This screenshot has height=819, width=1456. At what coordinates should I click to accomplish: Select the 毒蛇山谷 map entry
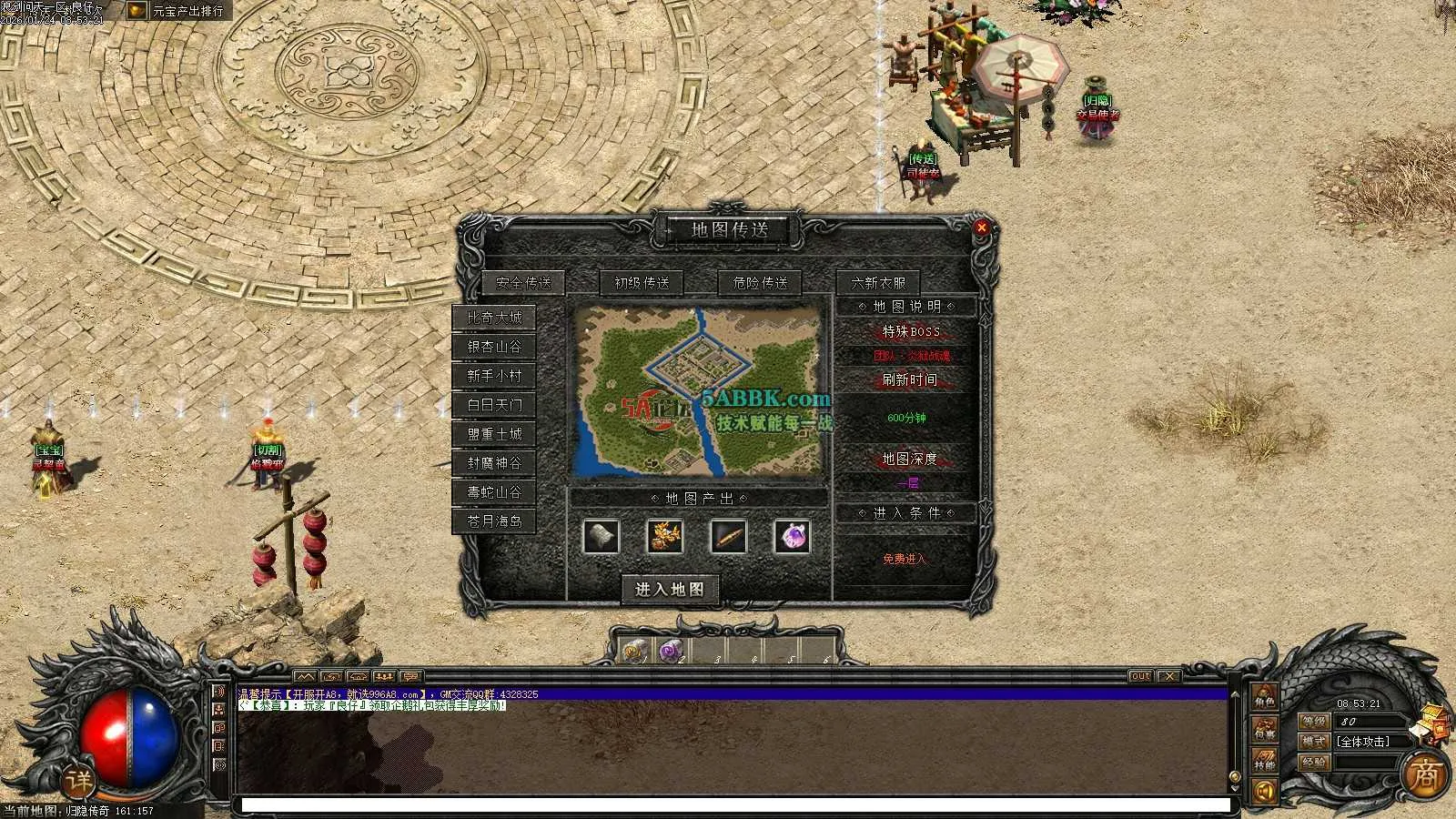494,492
